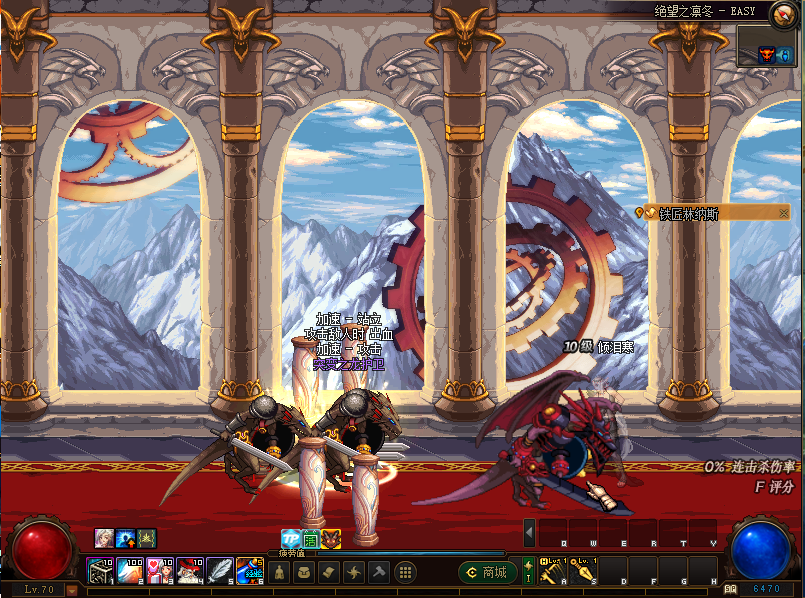This screenshot has height=598, width=805.
Task: Close the 铁匠林纳斯 quest tracker
Action: pos(784,212)
